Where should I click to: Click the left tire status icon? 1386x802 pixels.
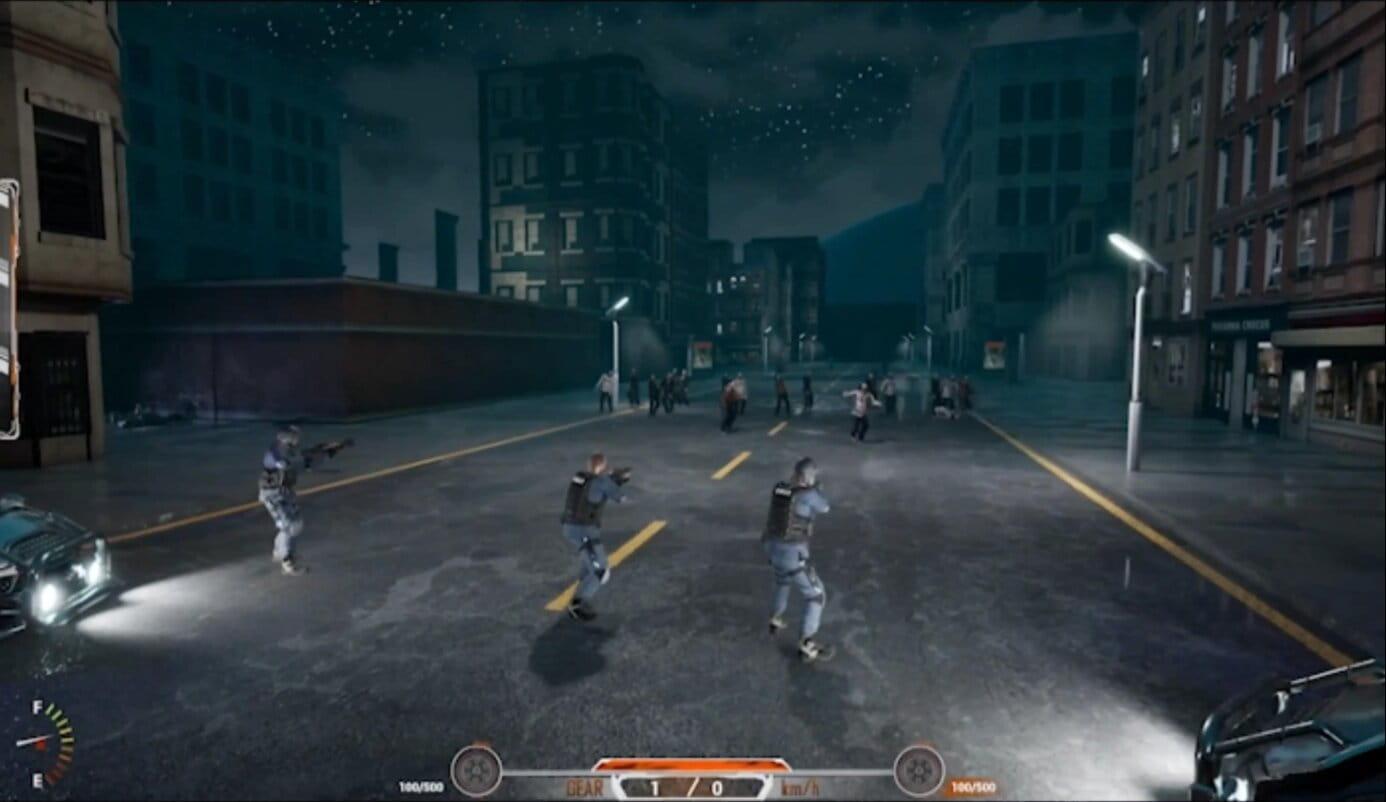pos(476,771)
